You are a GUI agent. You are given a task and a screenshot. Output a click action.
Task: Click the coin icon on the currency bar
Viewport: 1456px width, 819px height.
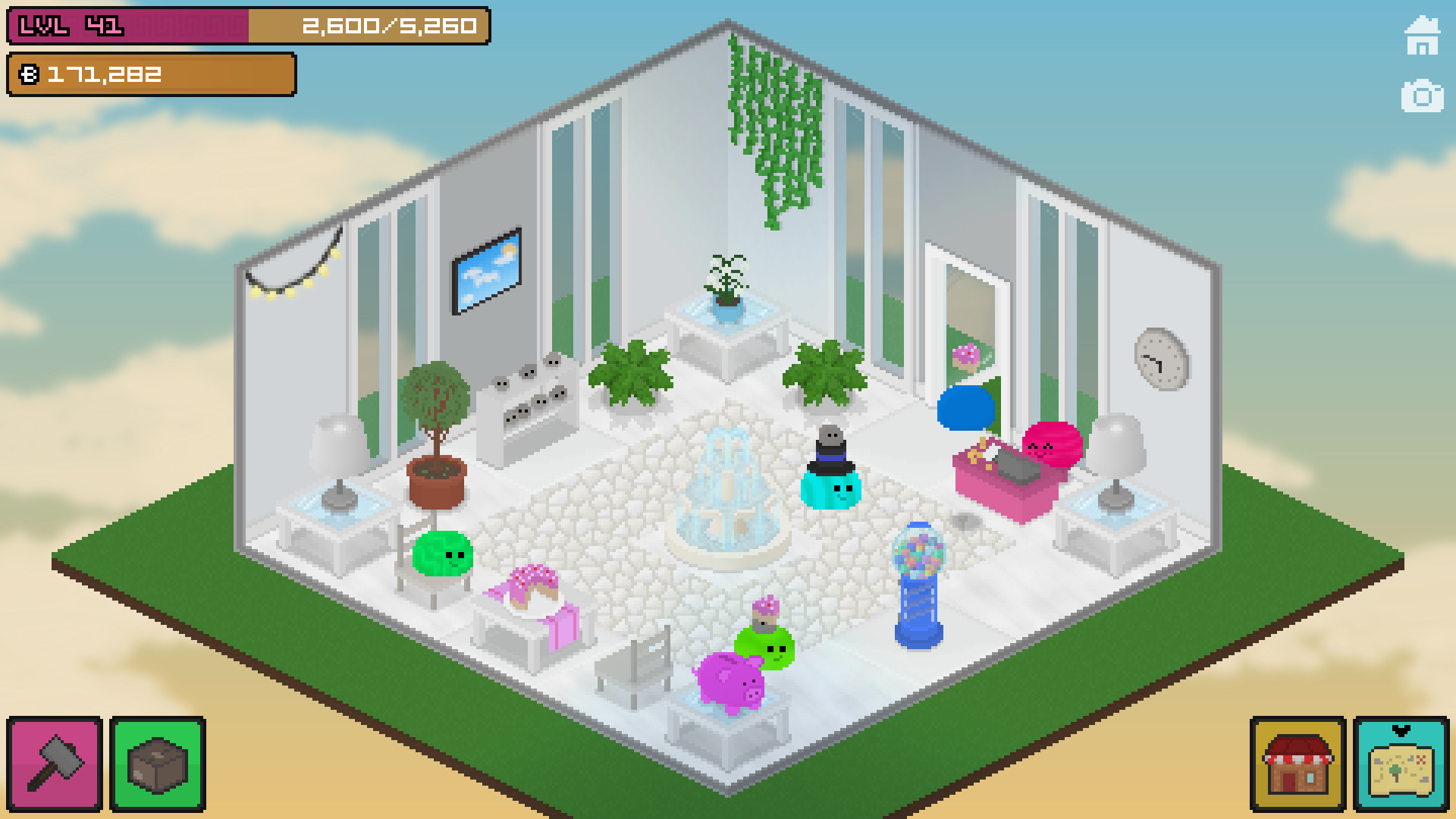tap(29, 74)
